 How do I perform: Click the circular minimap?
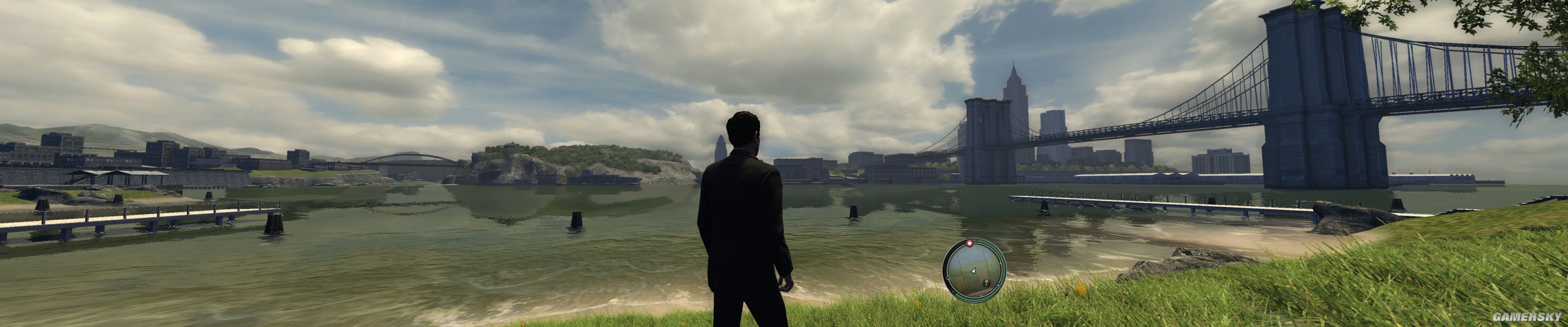pyautogui.click(x=974, y=270)
